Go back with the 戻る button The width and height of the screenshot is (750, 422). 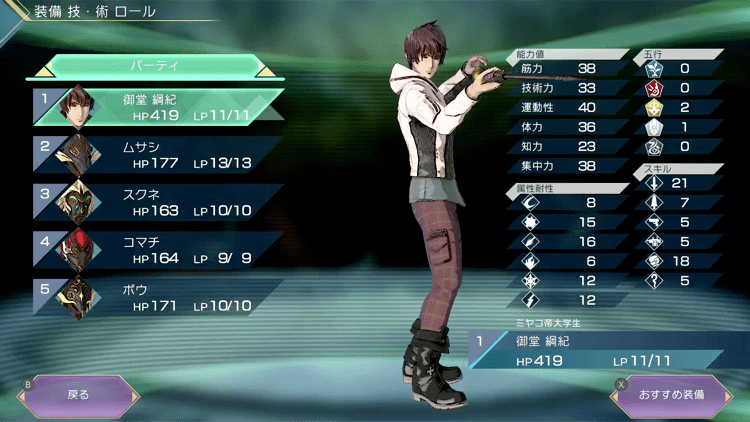pyautogui.click(x=78, y=394)
